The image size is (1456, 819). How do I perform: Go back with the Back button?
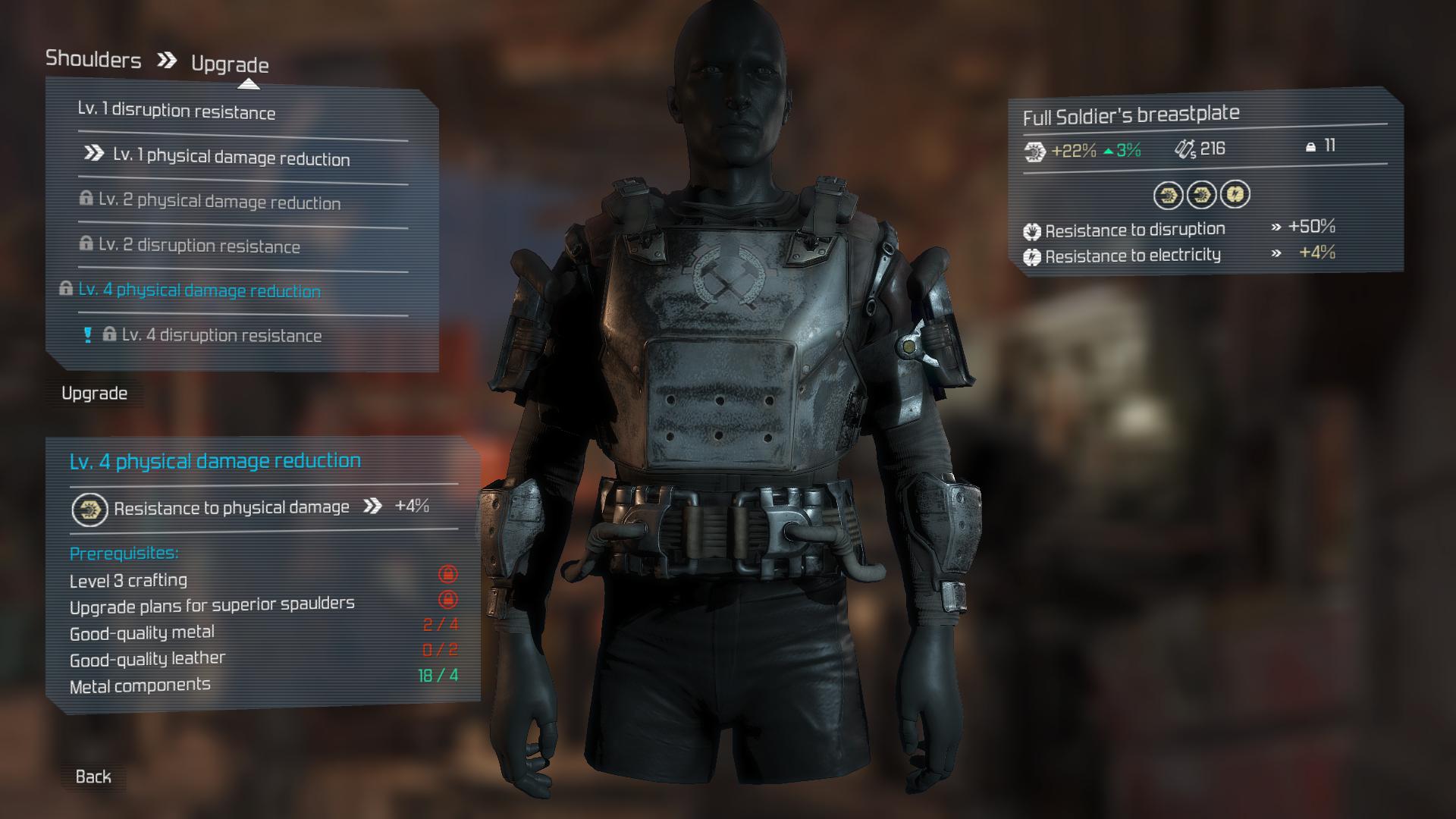pyautogui.click(x=93, y=777)
